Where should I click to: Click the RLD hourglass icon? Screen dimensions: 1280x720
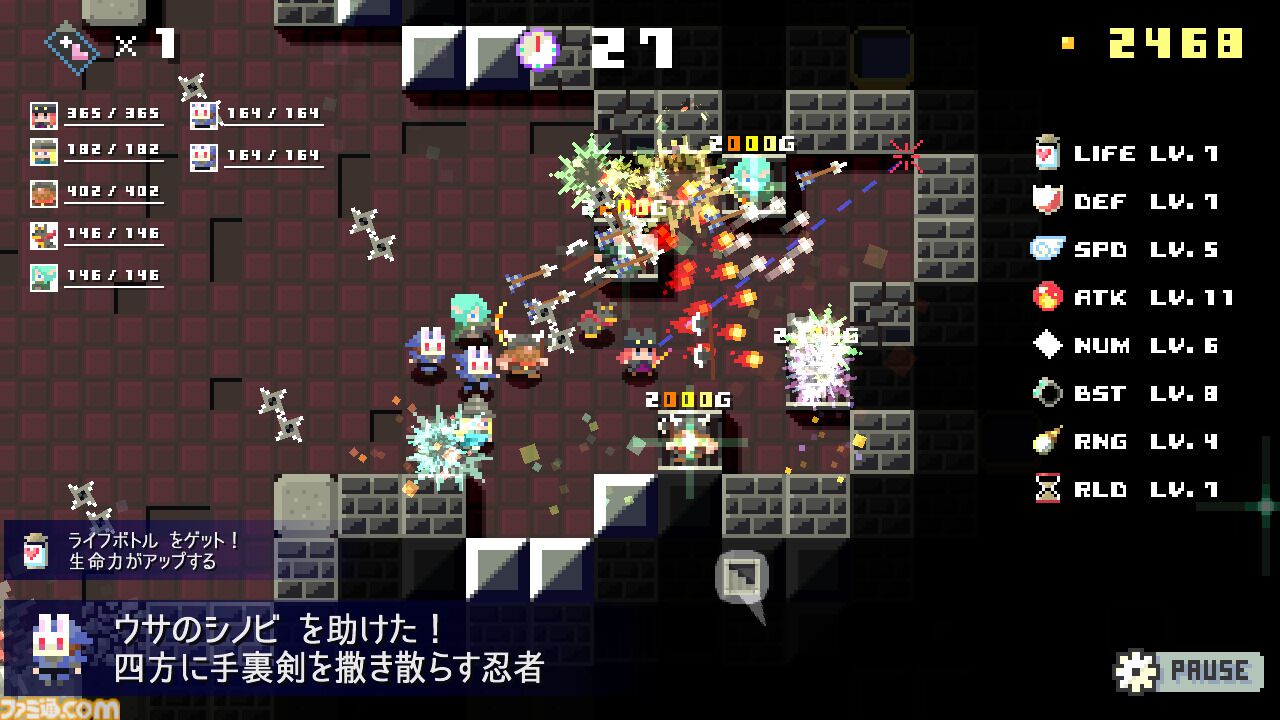(1049, 489)
